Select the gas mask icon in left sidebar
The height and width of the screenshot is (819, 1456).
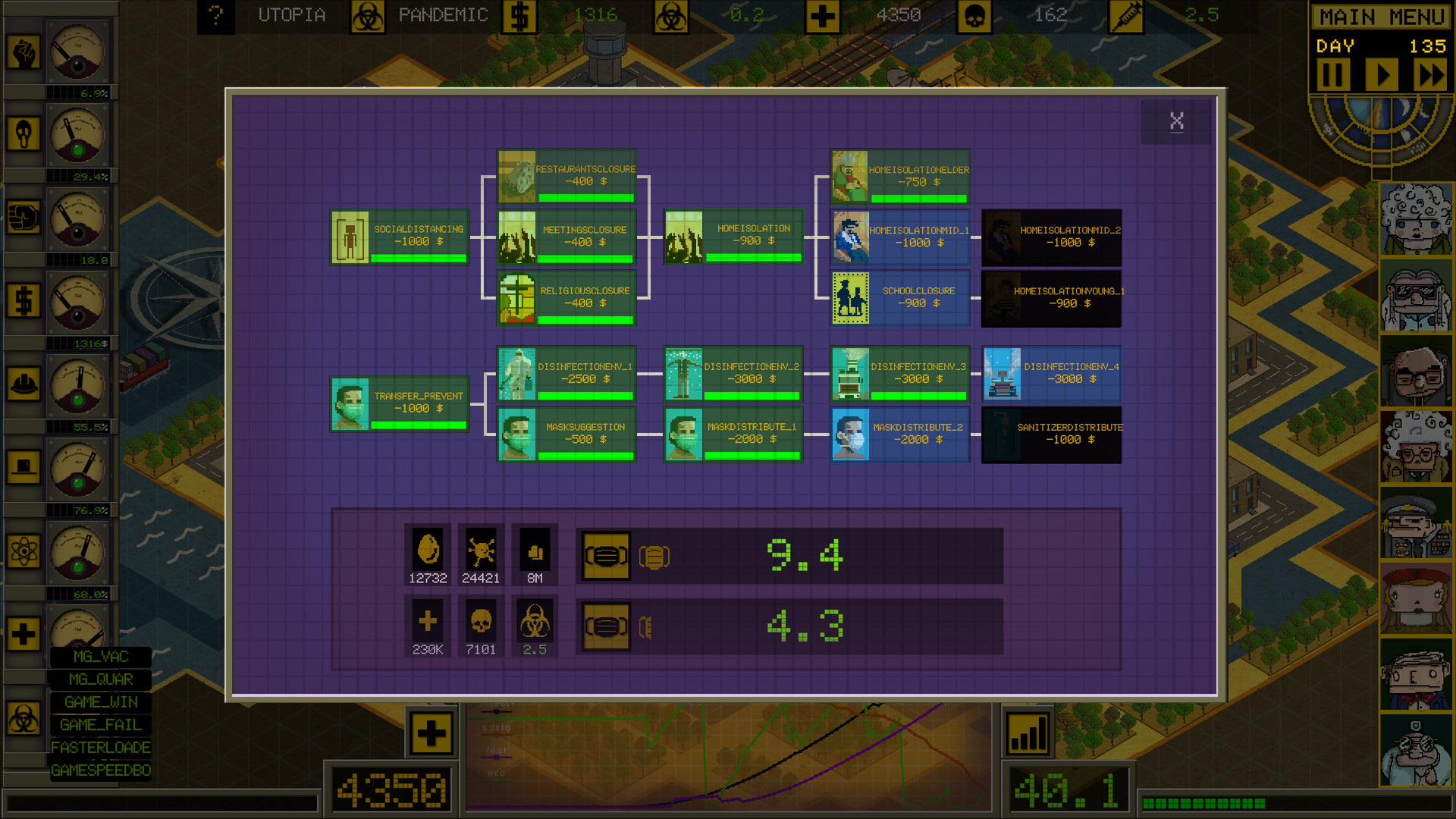pyautogui.click(x=25, y=133)
